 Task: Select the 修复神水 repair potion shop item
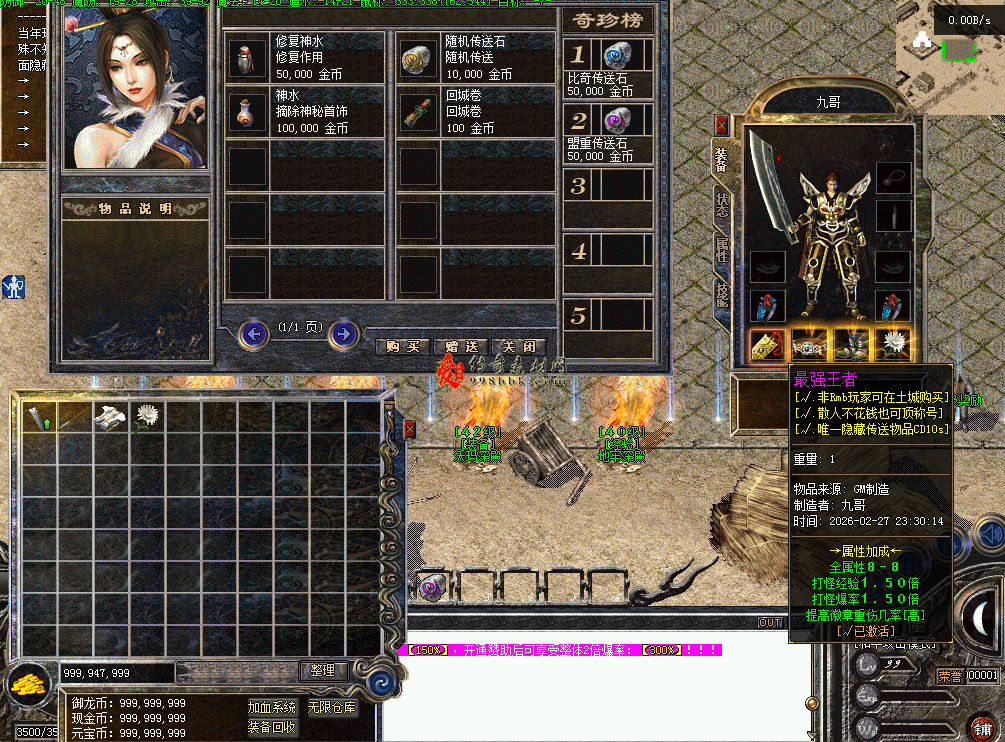click(246, 61)
